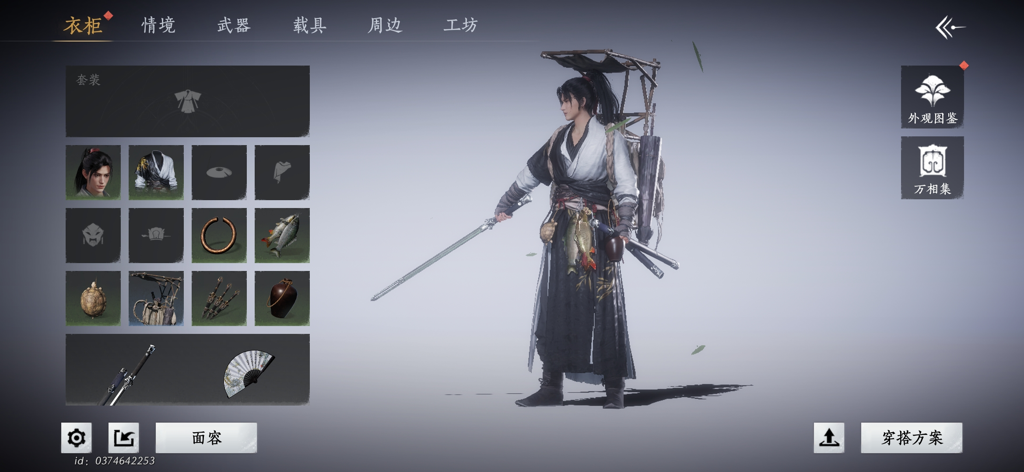Image resolution: width=1024 pixels, height=472 pixels.
Task: Open the 工坊 tab
Action: (x=461, y=26)
